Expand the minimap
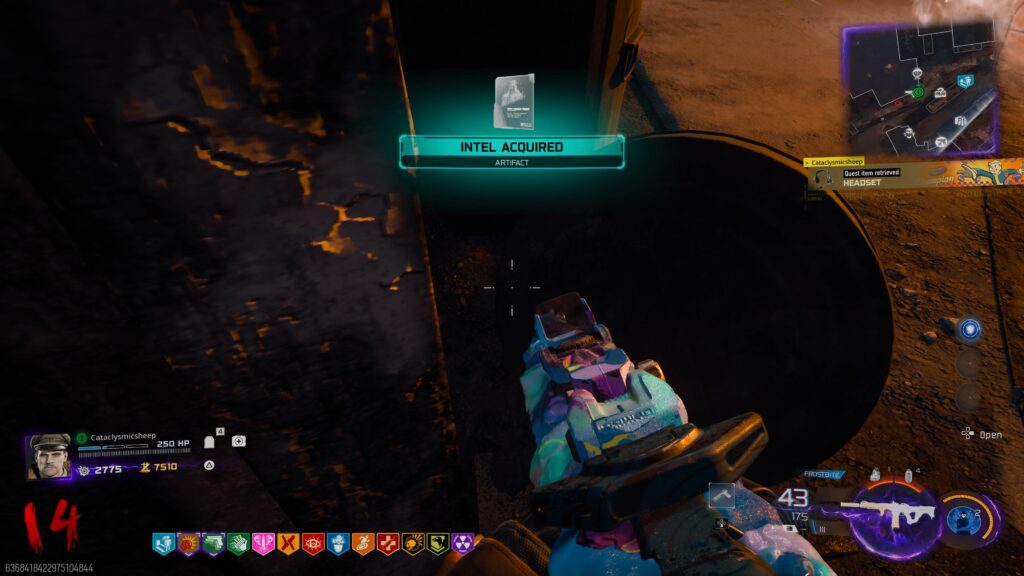 point(922,90)
